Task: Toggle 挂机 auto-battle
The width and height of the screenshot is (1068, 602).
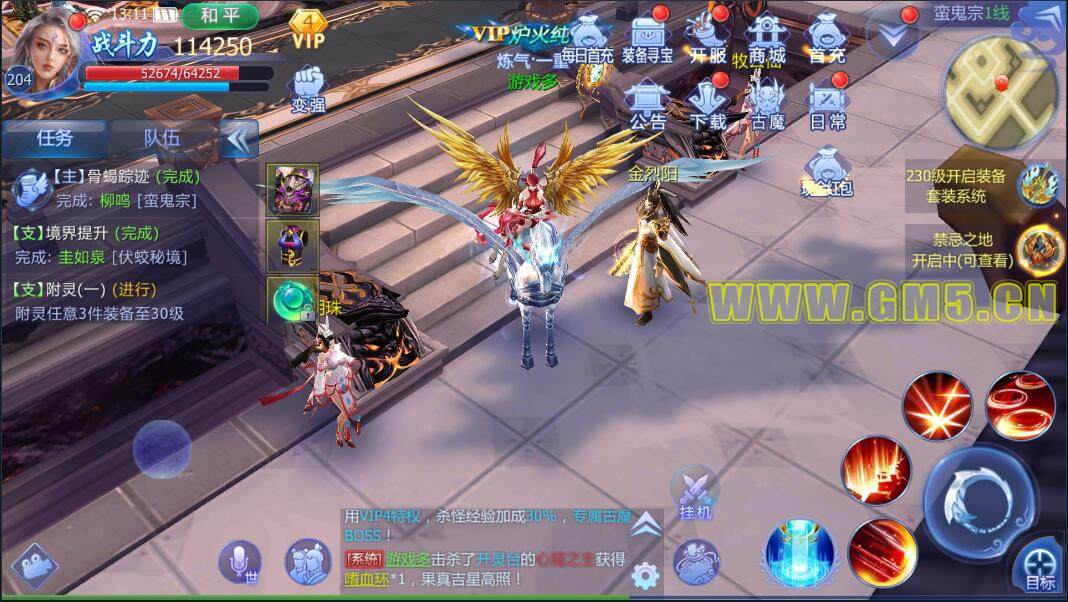Action: (x=694, y=493)
